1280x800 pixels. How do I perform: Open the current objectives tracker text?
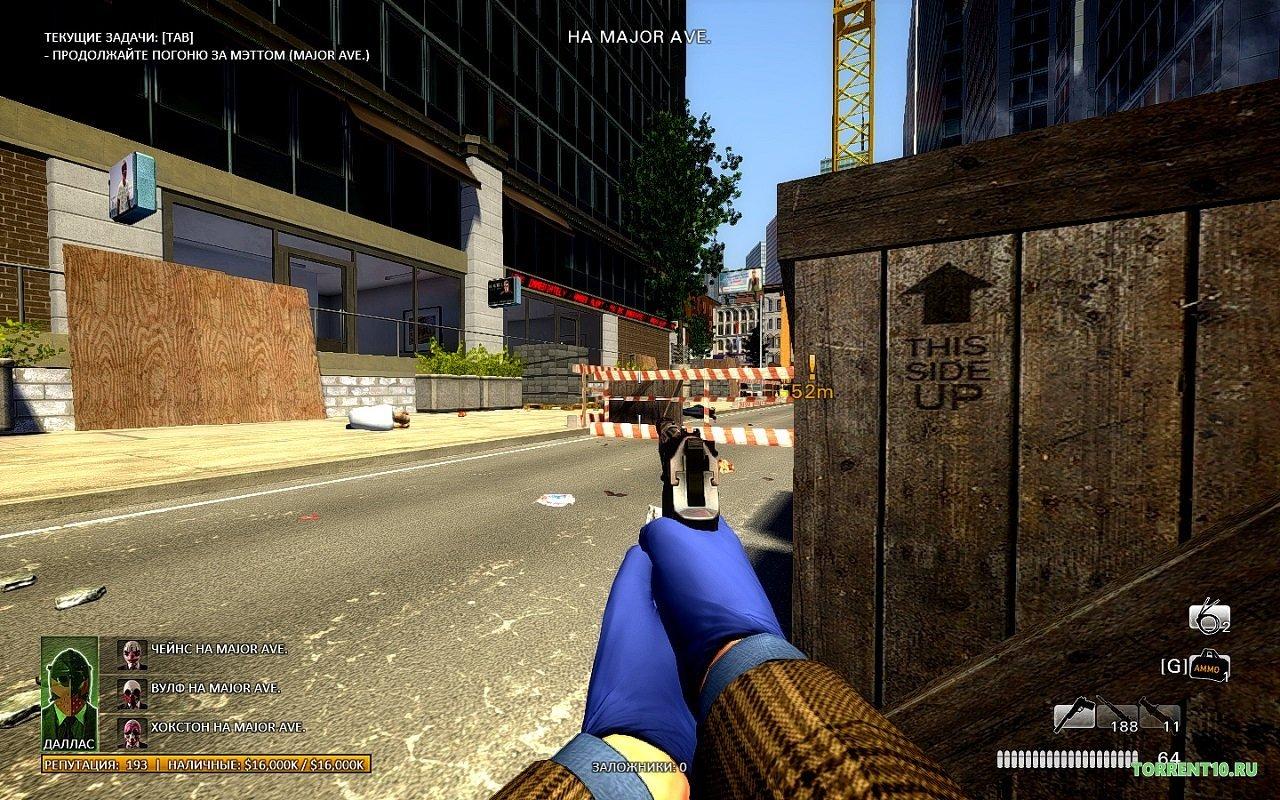[206, 46]
